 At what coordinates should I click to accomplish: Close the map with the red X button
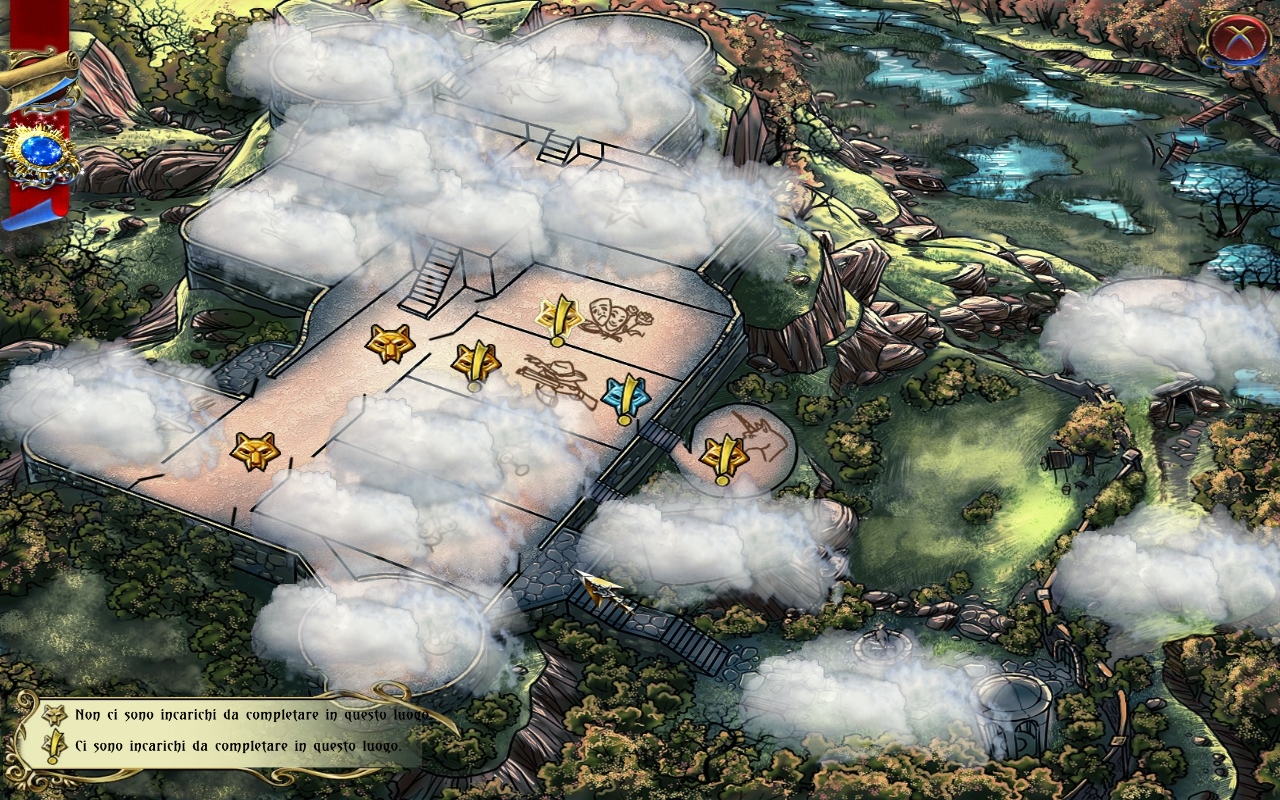[1237, 38]
